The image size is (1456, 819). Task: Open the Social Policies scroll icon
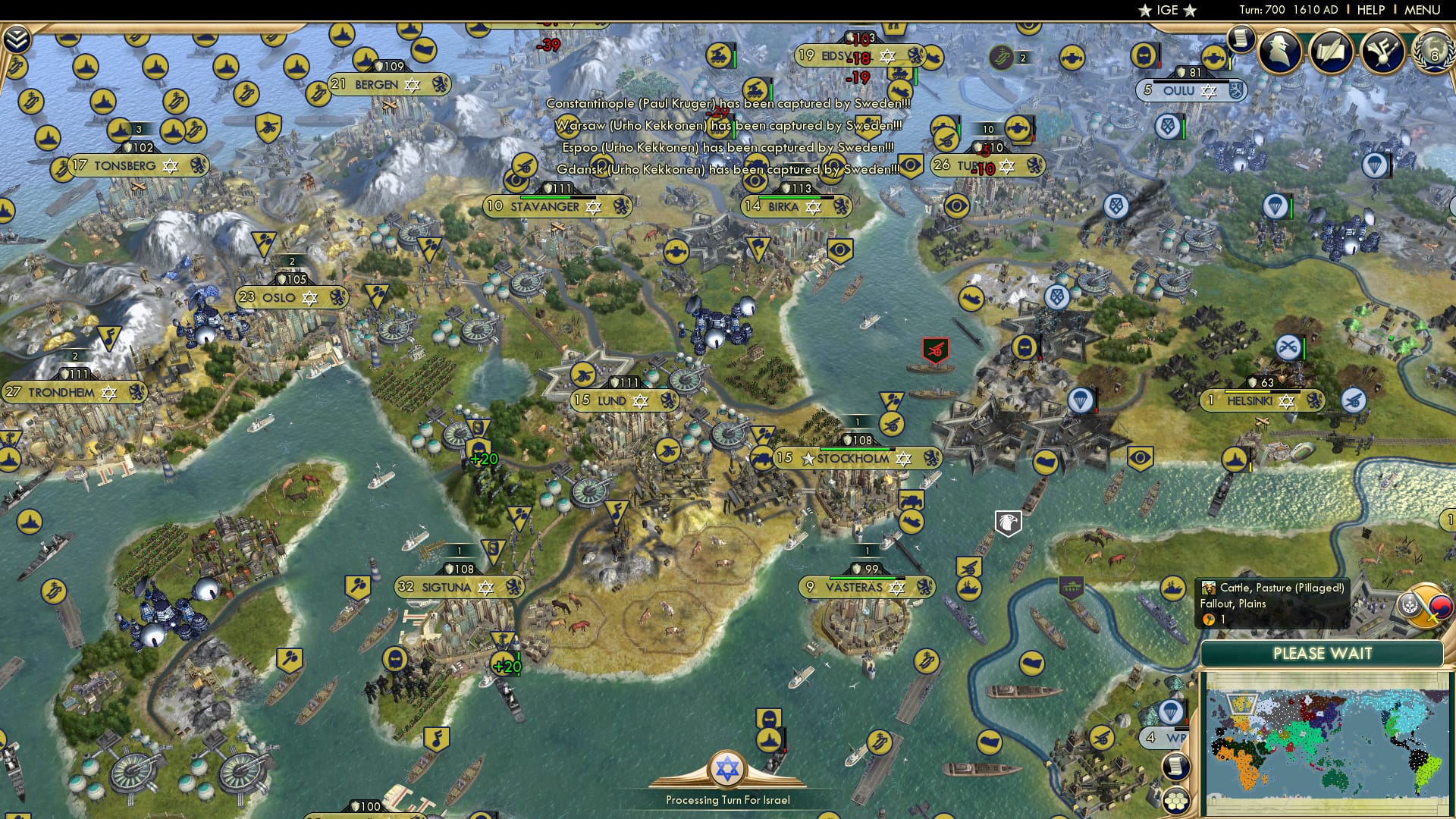1332,51
